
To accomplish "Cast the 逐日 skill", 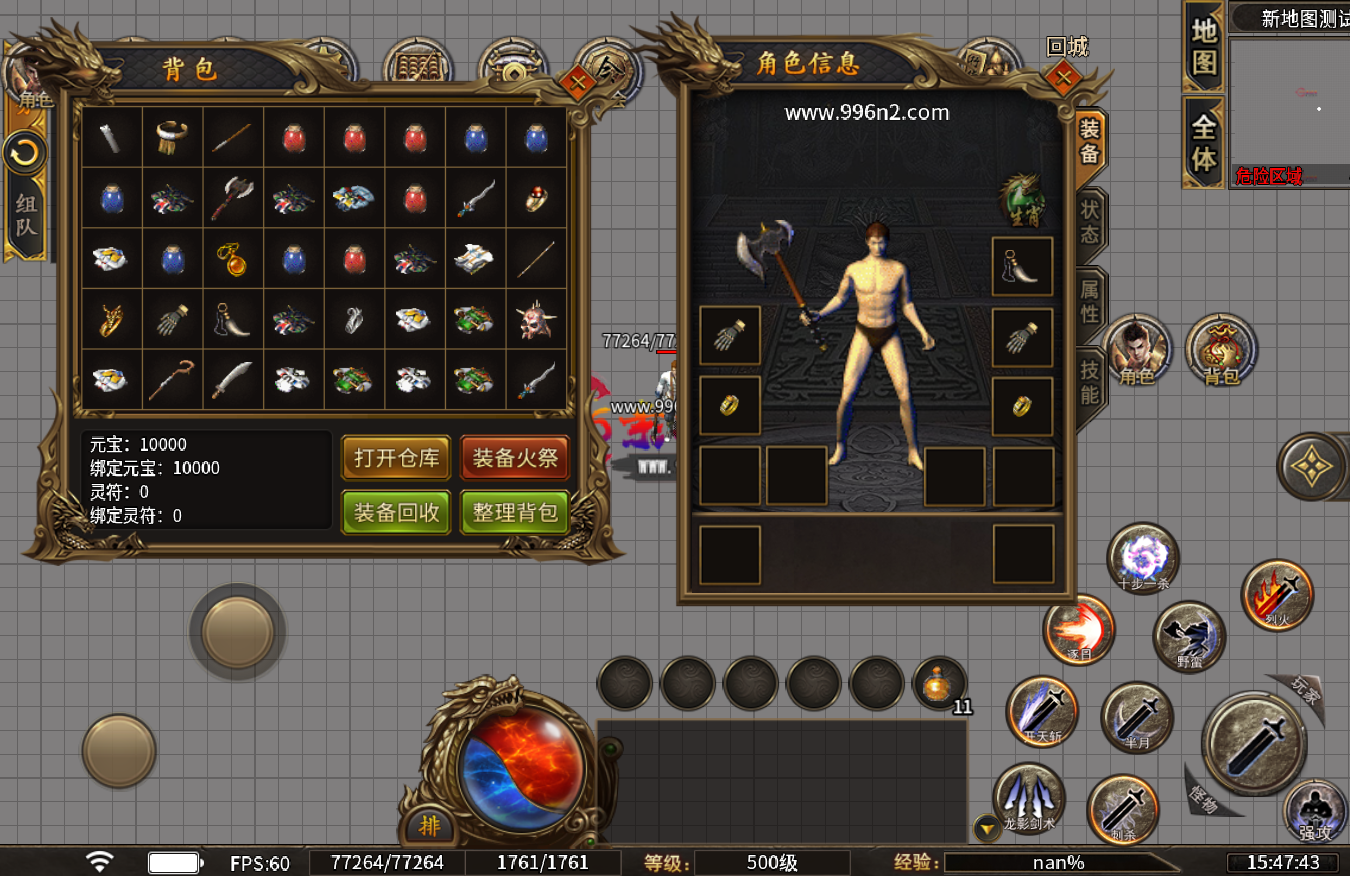I will [x=1079, y=629].
